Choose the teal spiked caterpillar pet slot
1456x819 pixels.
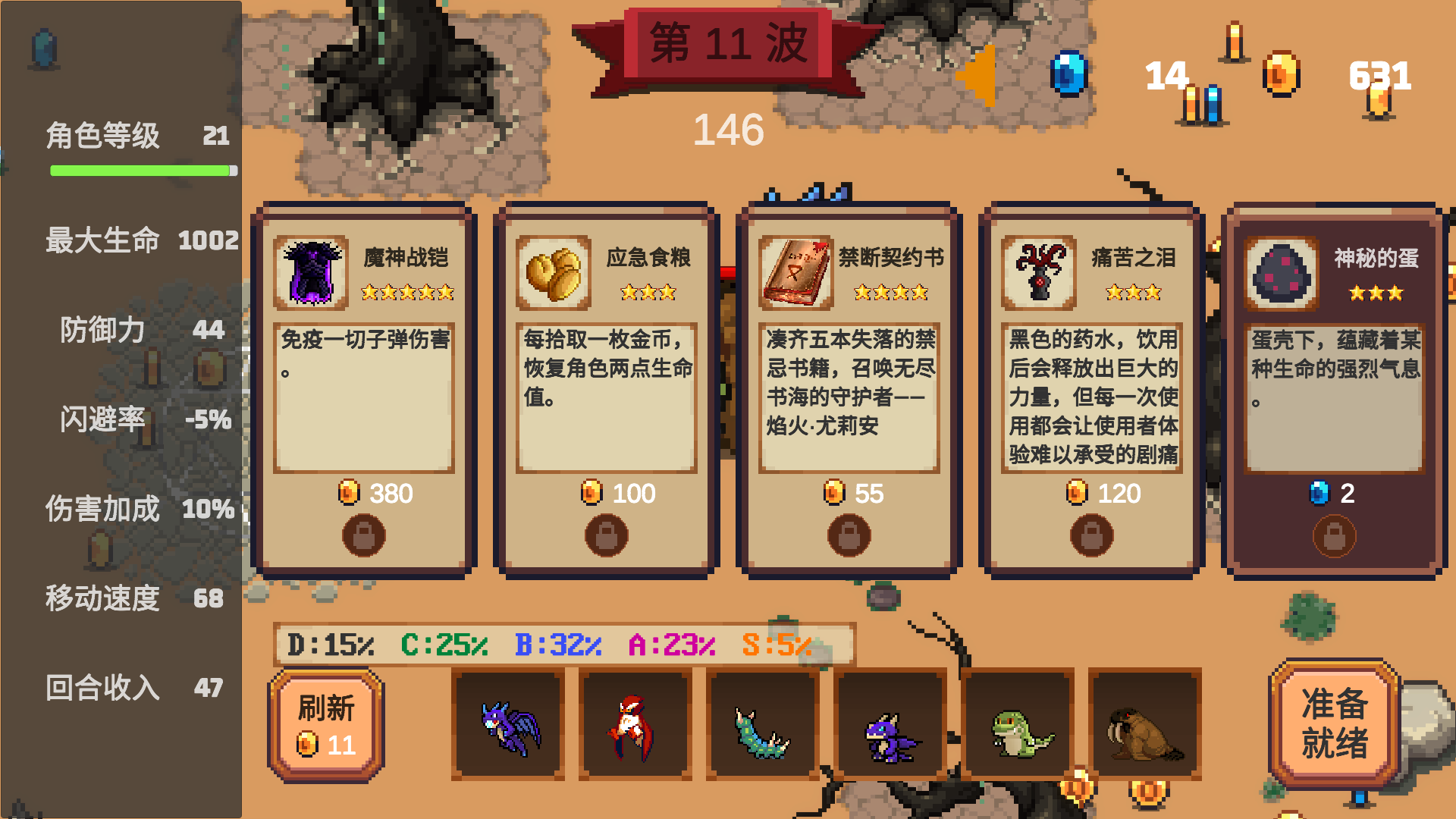click(763, 725)
